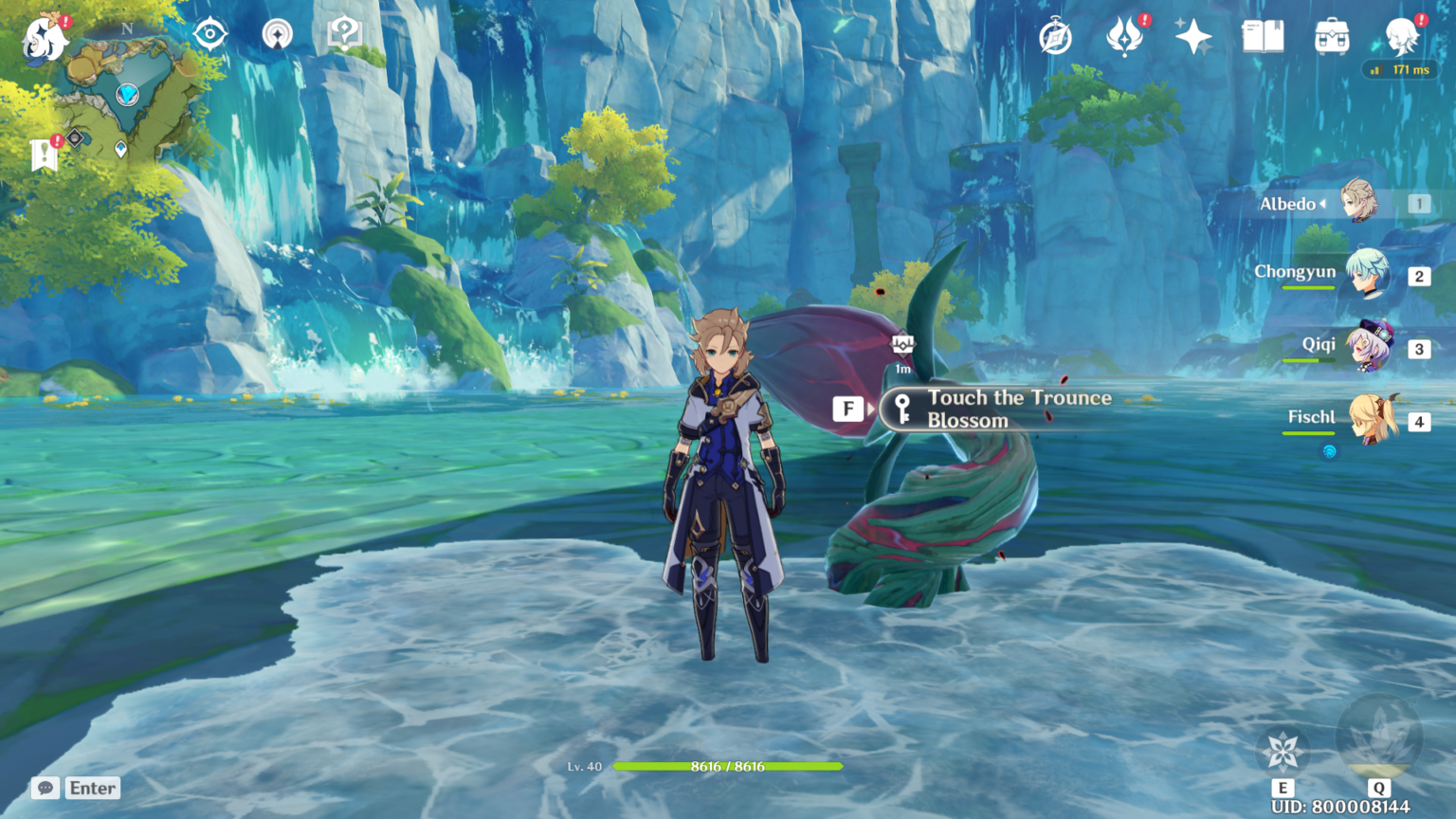Open the co-op mode icon
Screen dimensions: 1456x819
tap(277, 35)
